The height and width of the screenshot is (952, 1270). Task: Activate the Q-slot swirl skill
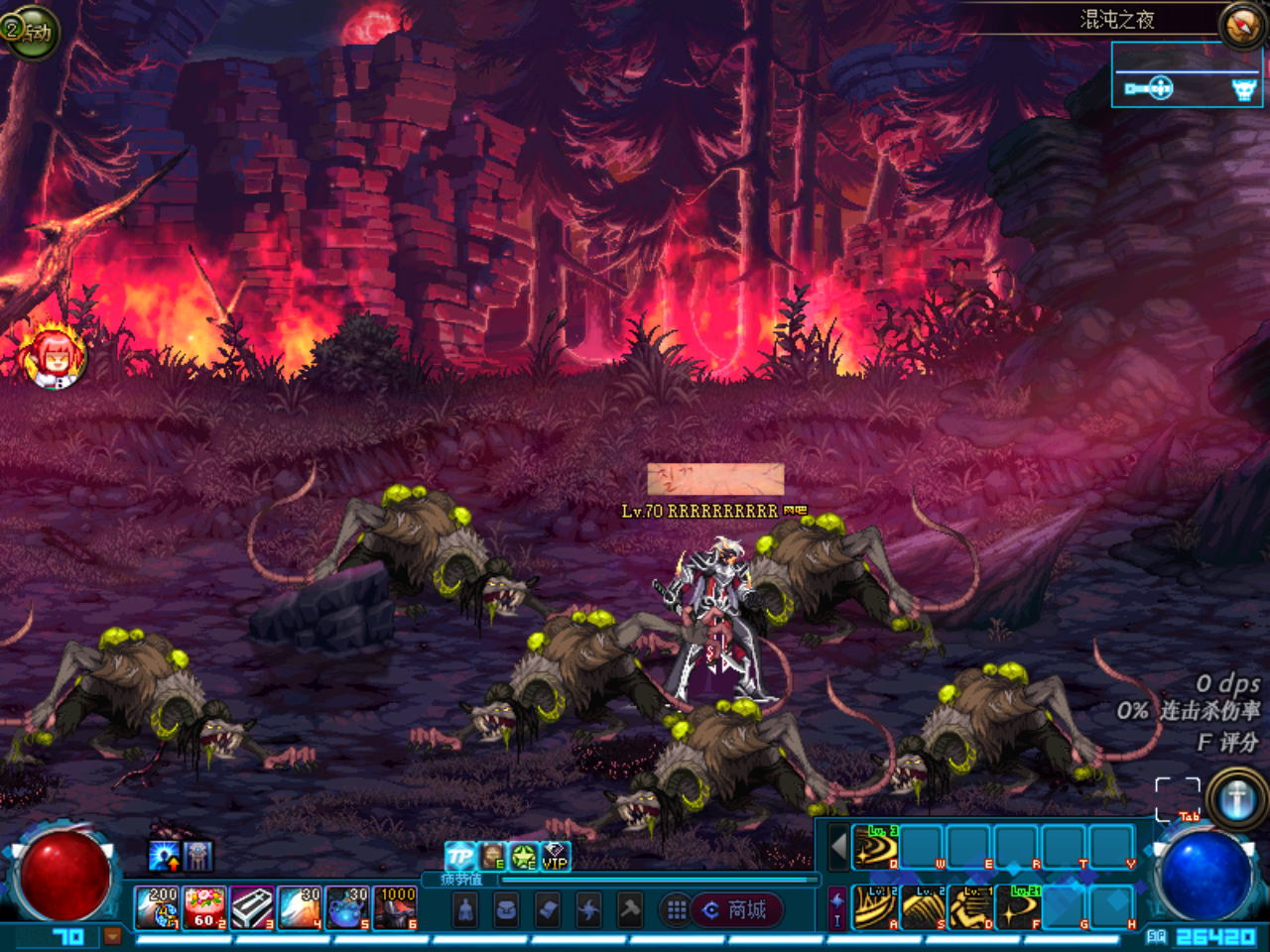[875, 846]
